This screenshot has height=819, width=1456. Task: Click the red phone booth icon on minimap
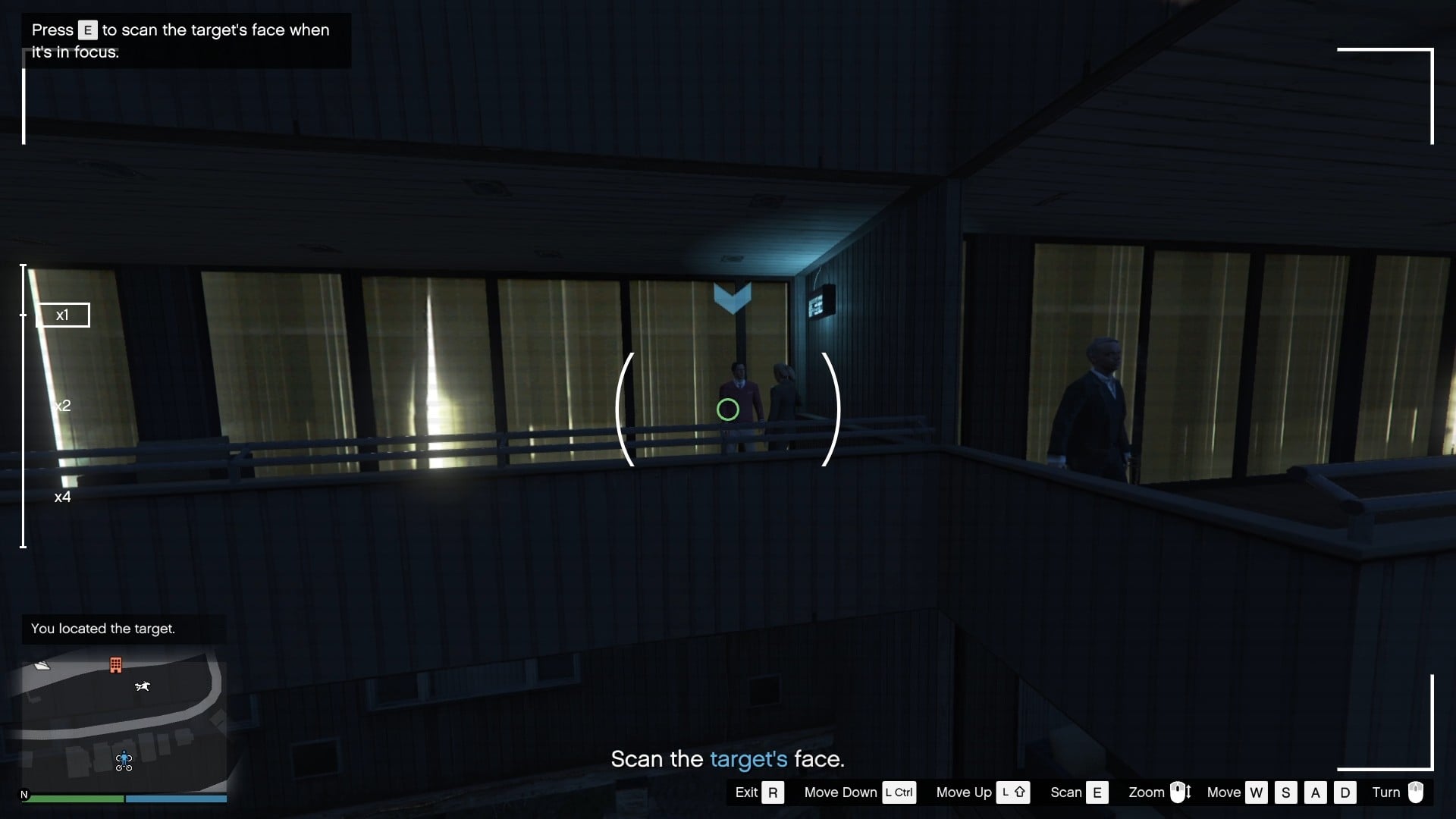(x=116, y=665)
